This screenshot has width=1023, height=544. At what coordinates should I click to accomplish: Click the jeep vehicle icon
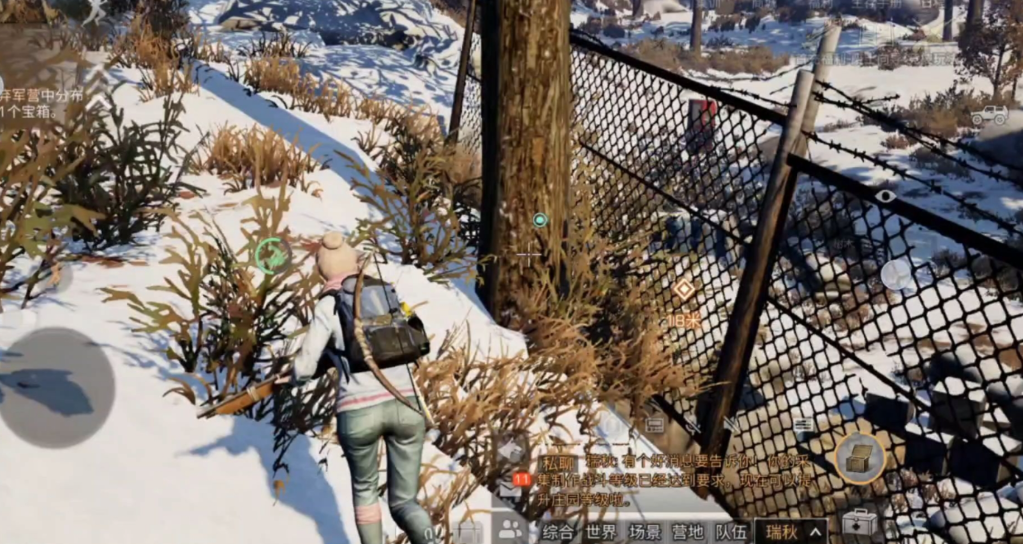coord(988,115)
